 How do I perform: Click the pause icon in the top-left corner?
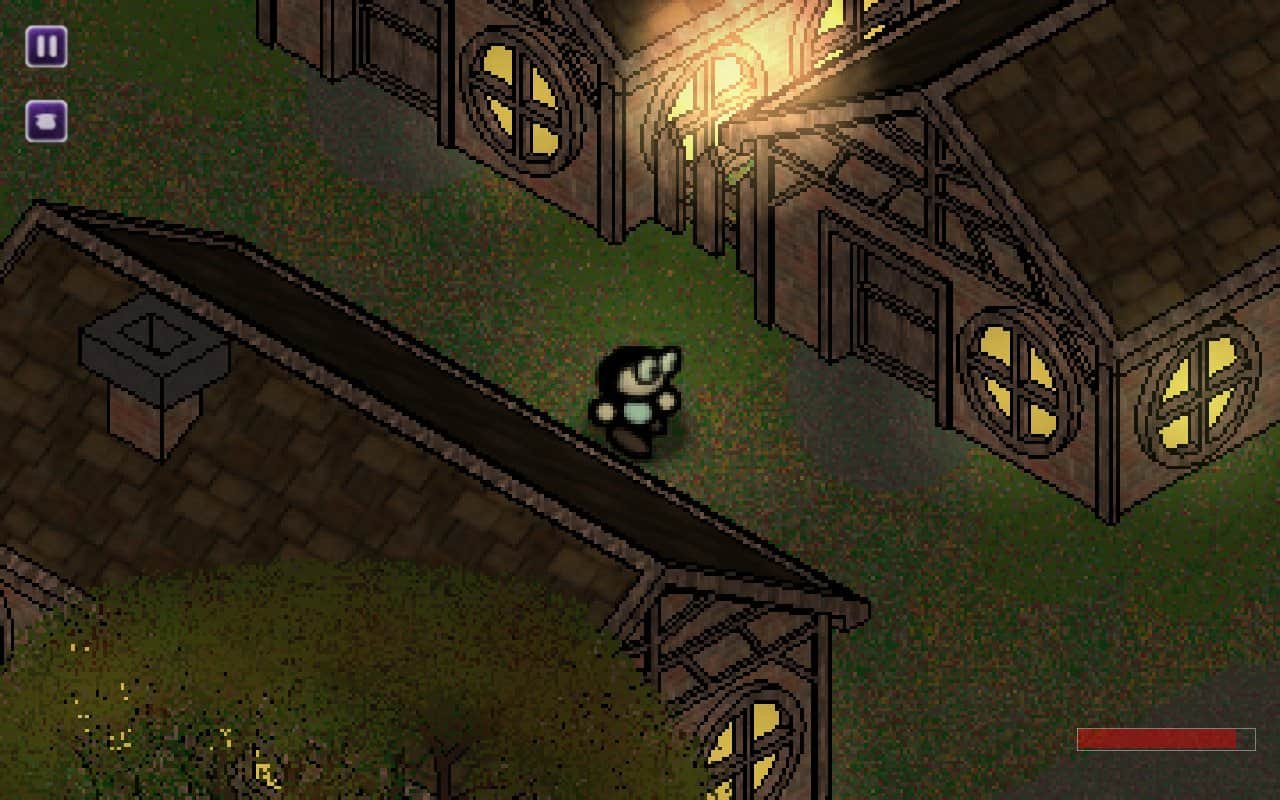coord(44,46)
